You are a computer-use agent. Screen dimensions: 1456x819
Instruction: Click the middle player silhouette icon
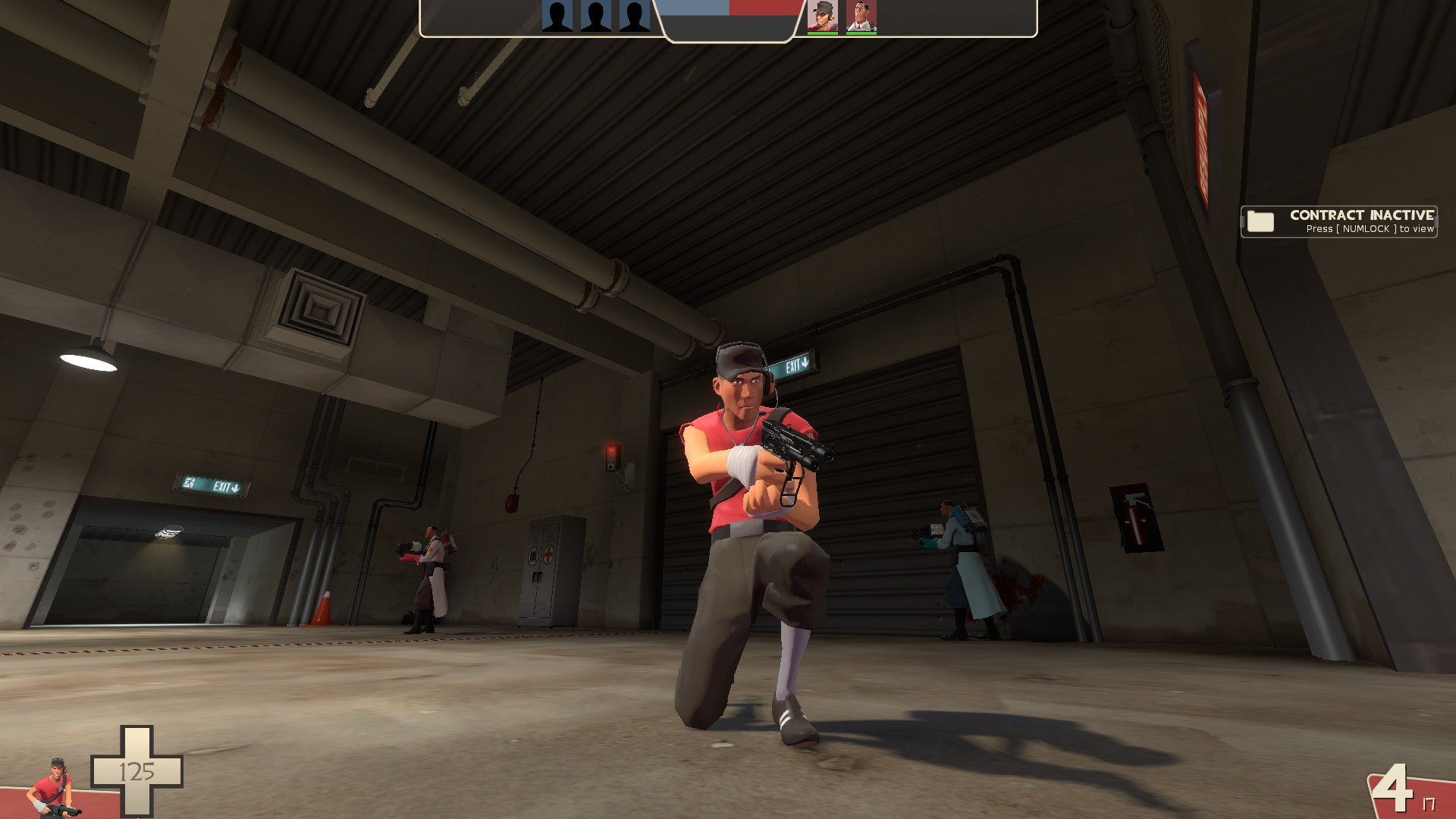click(x=596, y=15)
